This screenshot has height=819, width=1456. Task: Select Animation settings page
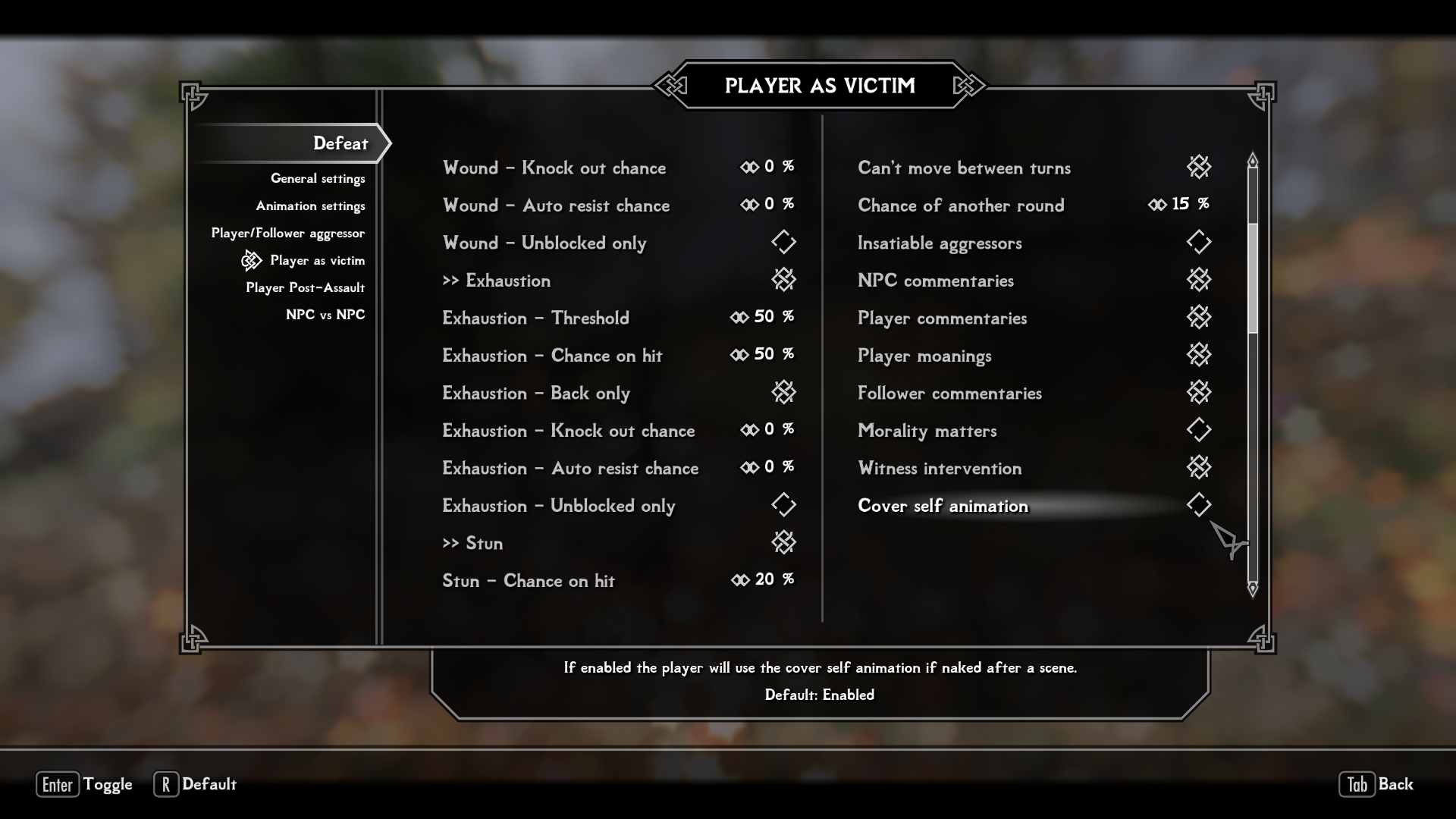[x=310, y=206]
